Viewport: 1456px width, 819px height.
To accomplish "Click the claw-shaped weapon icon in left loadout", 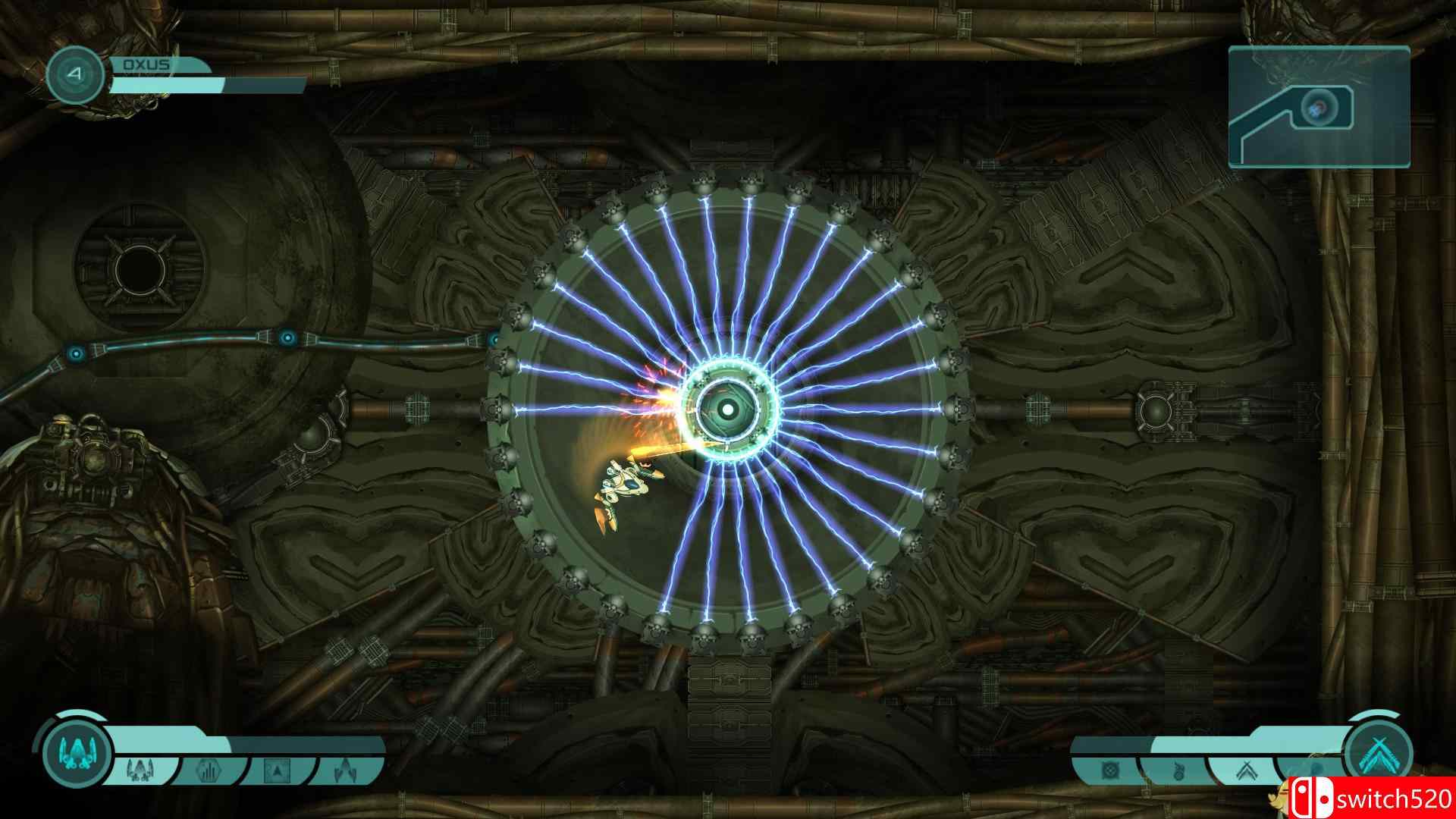I will [345, 771].
